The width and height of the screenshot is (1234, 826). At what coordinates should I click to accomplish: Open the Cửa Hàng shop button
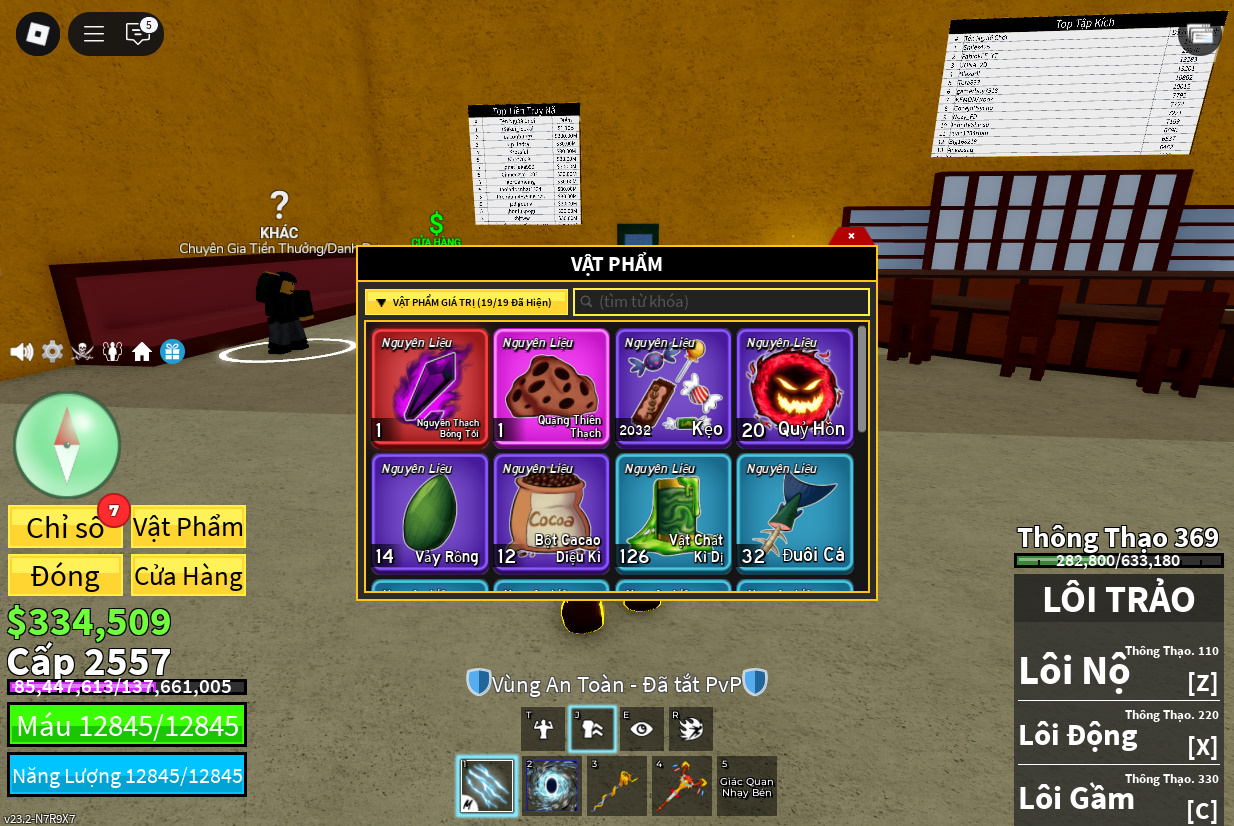188,576
